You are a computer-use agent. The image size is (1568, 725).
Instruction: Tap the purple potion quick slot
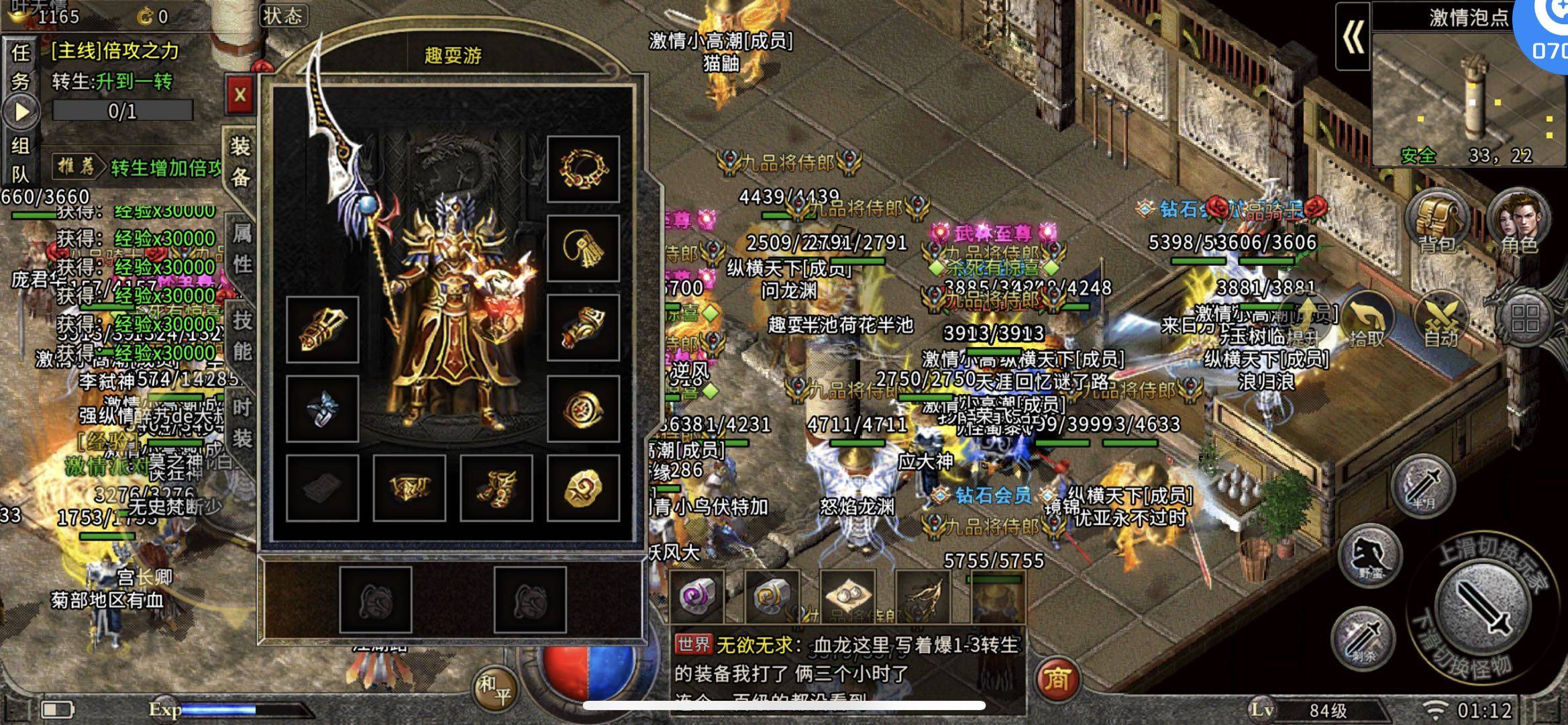coord(698,596)
